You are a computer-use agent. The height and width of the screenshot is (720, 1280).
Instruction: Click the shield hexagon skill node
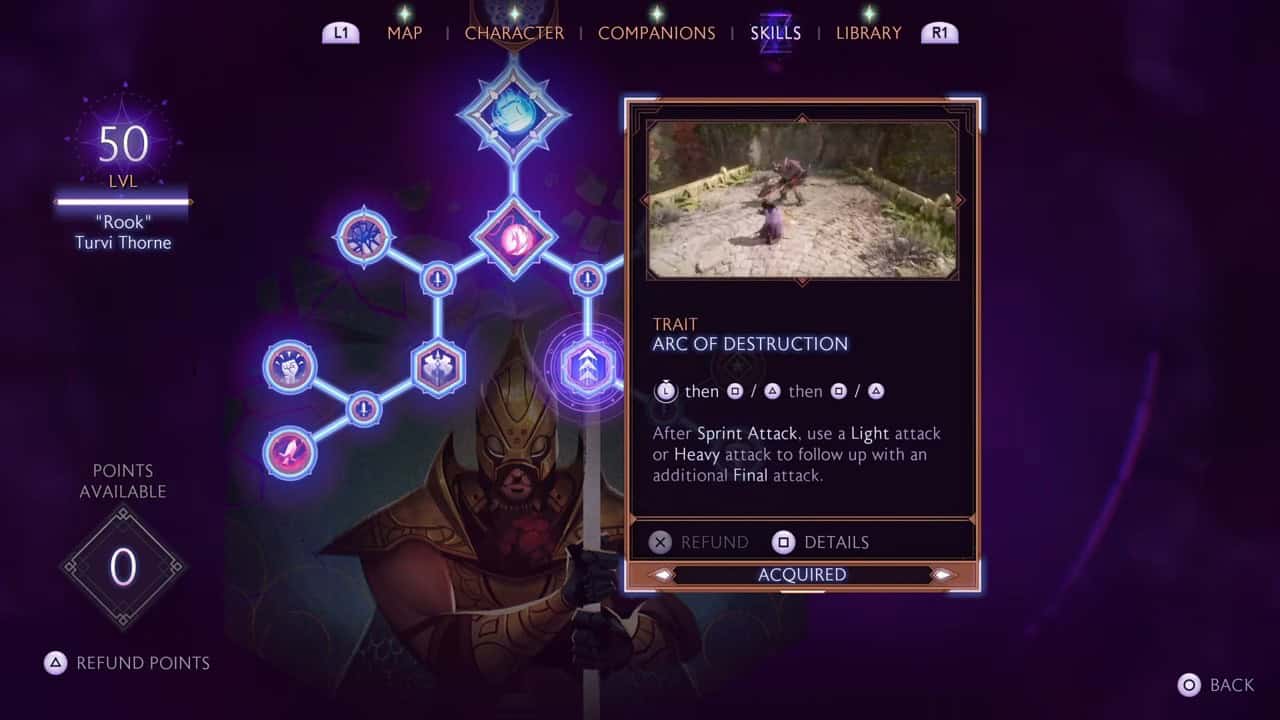(437, 367)
